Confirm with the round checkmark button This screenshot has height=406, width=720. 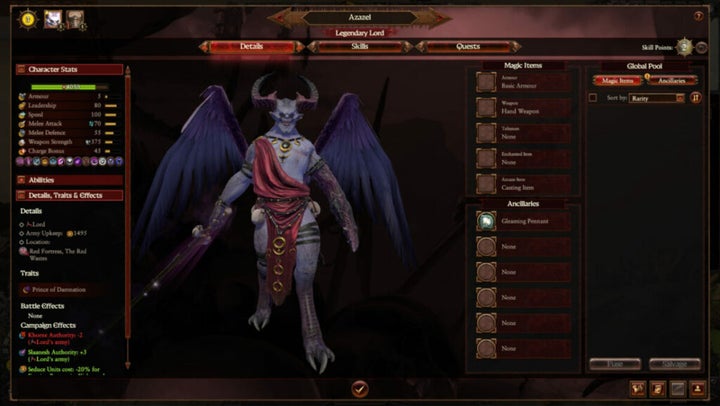point(360,388)
